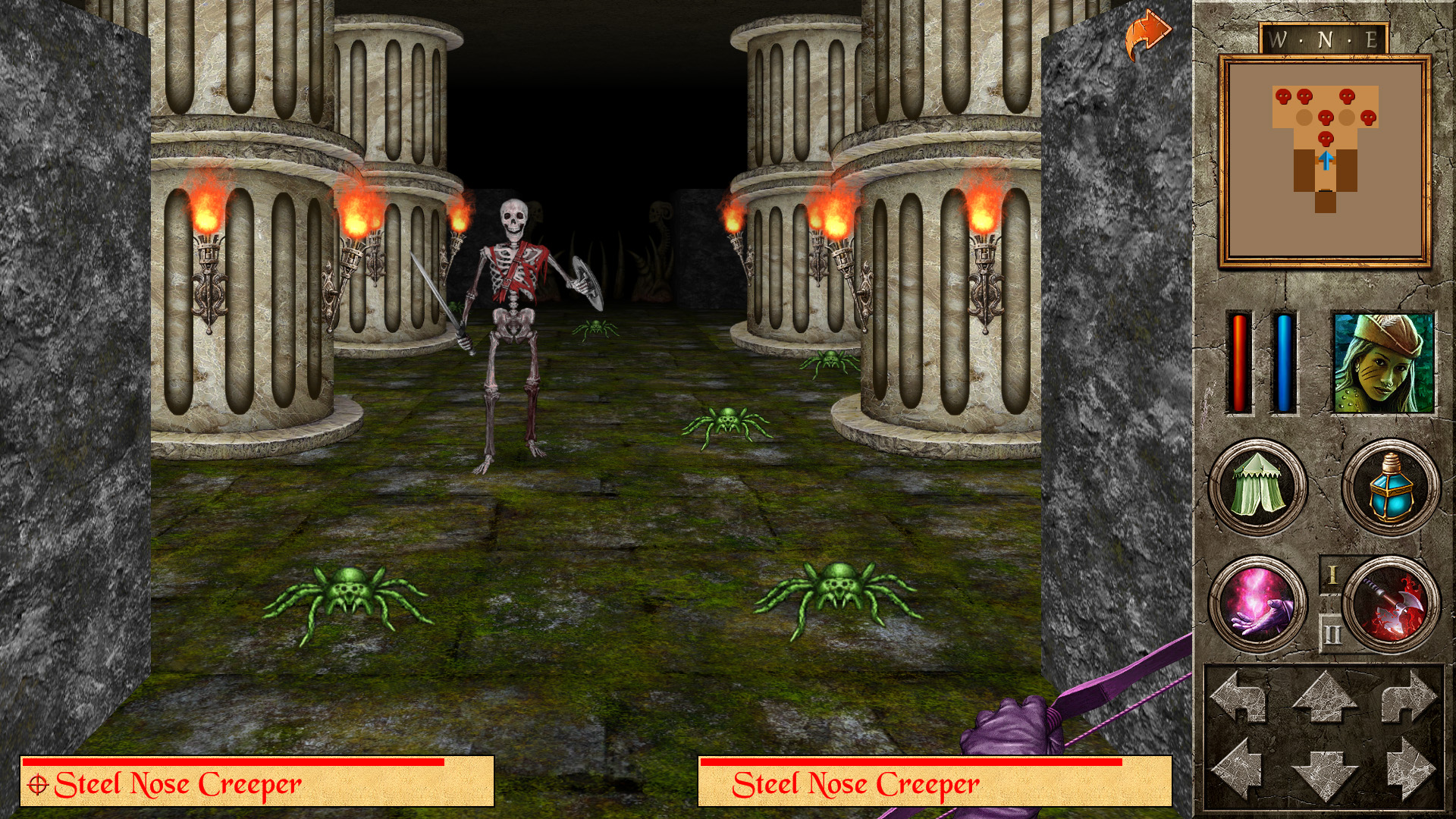Viewport: 1456px width, 819px height.
Task: Strafe right with the right arrow
Action: coord(1409,769)
